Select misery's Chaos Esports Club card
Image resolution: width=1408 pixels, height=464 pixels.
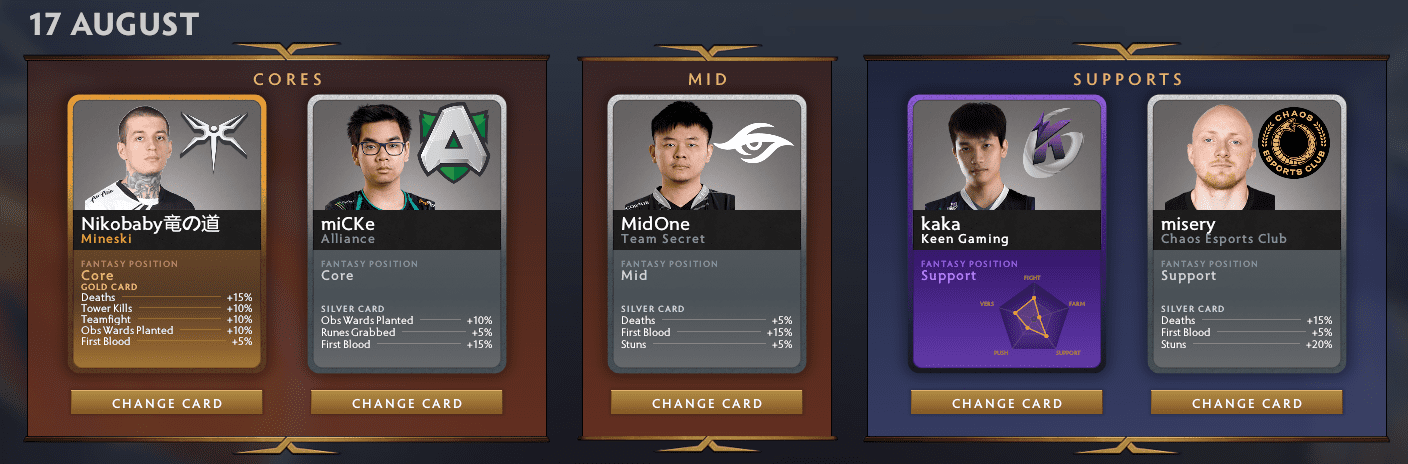pyautogui.click(x=1247, y=233)
